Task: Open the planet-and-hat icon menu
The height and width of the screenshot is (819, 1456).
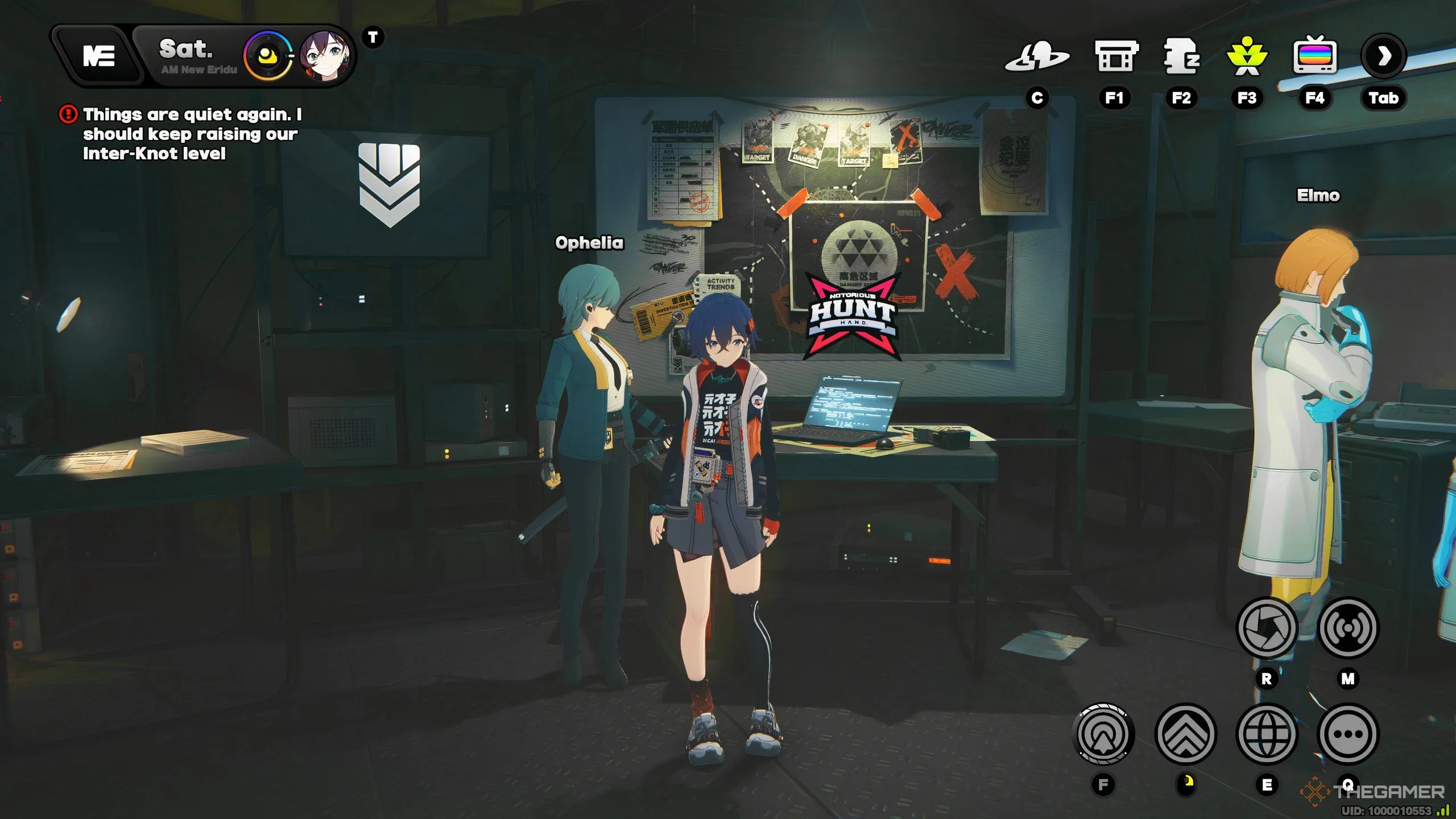Action: click(1037, 57)
